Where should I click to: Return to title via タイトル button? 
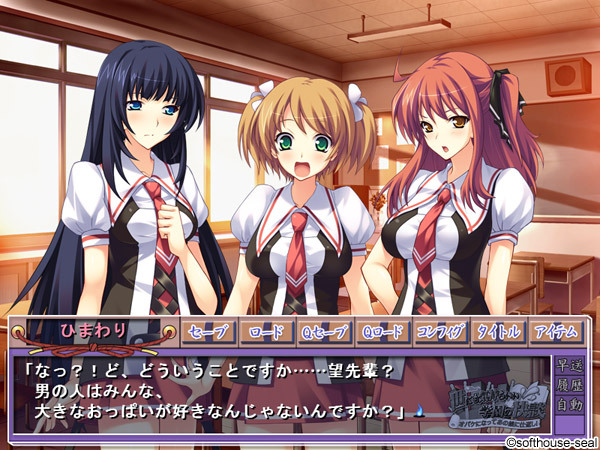[x=498, y=333]
